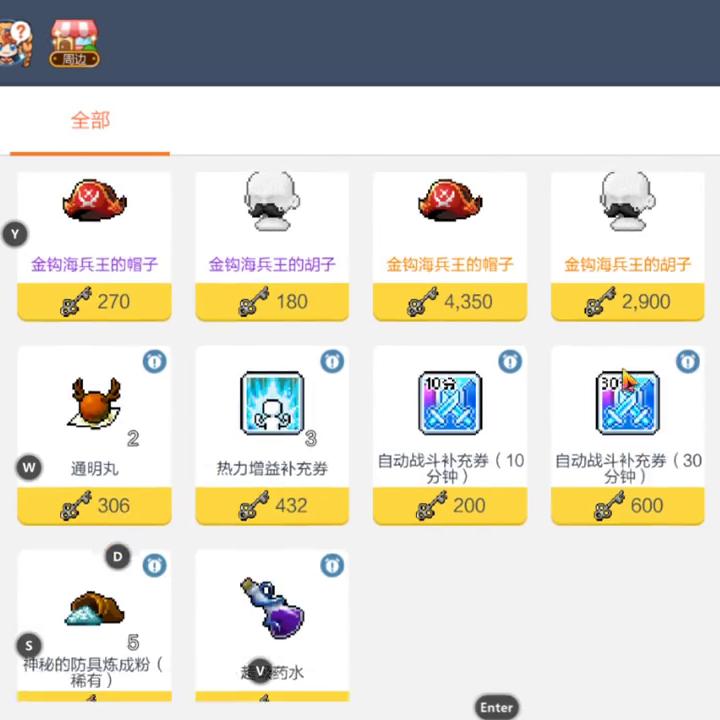Viewport: 720px width, 720px height.
Task: Click the 600 key price button
Action: pos(628,506)
